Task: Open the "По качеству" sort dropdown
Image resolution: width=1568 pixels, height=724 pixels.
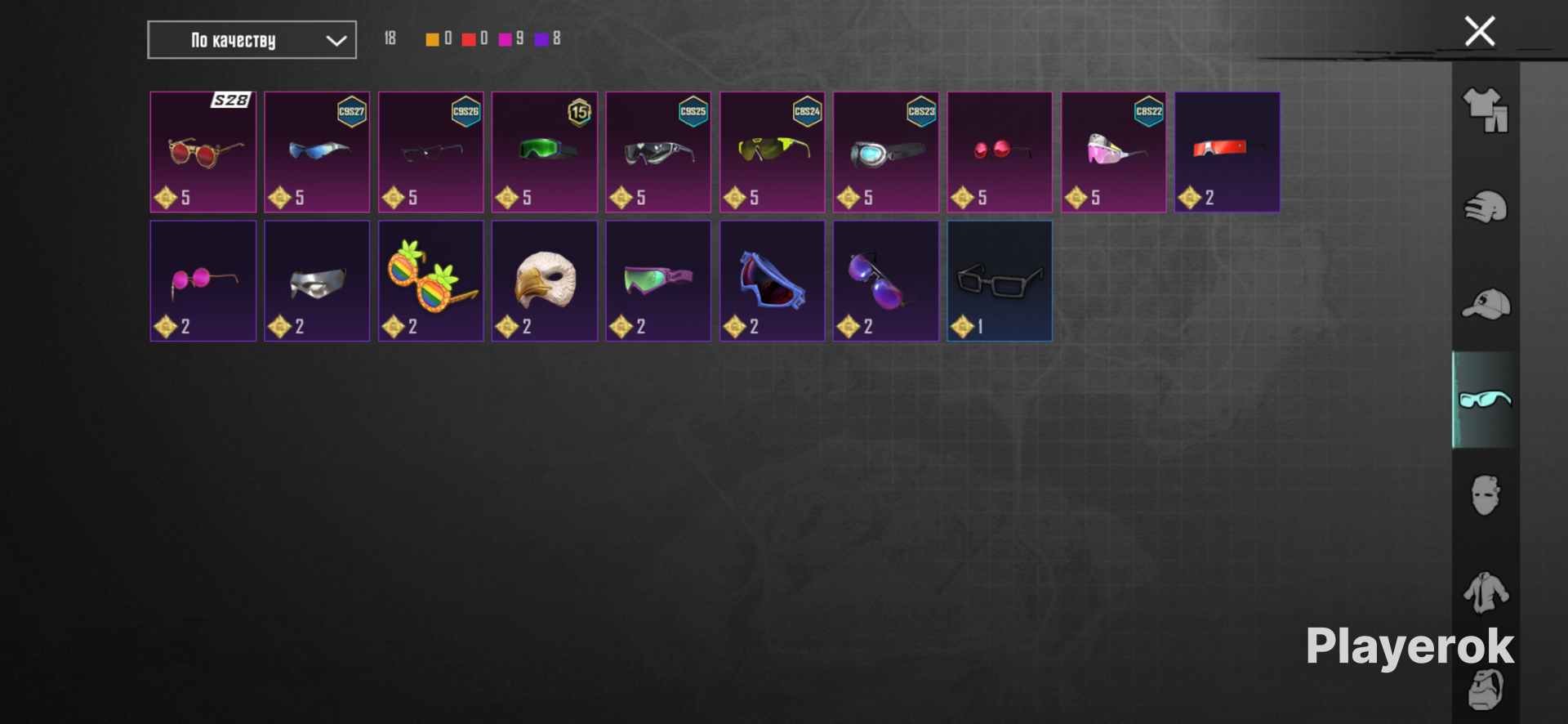Action: 252,40
